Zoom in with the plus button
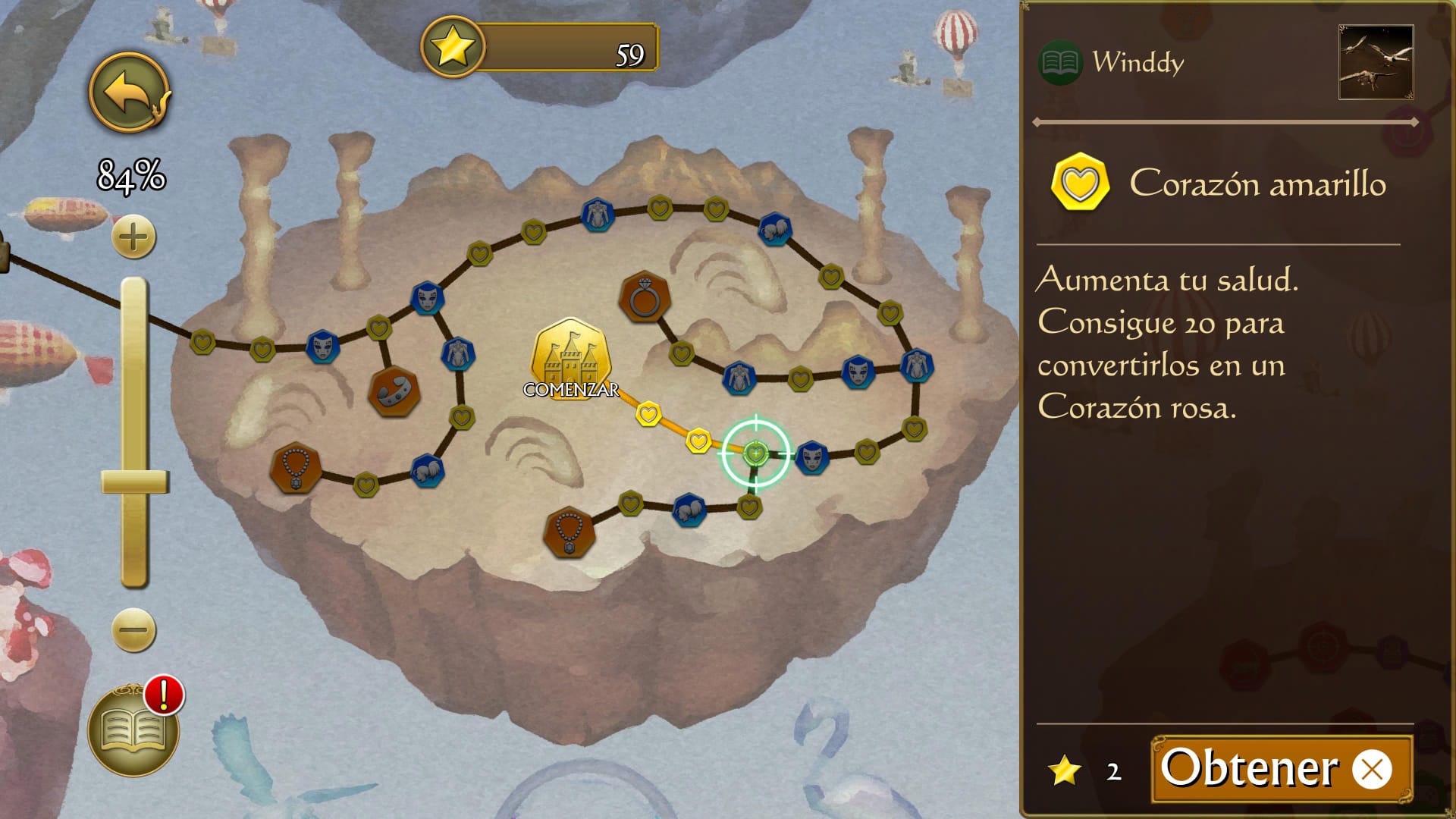1456x819 pixels. 133,237
